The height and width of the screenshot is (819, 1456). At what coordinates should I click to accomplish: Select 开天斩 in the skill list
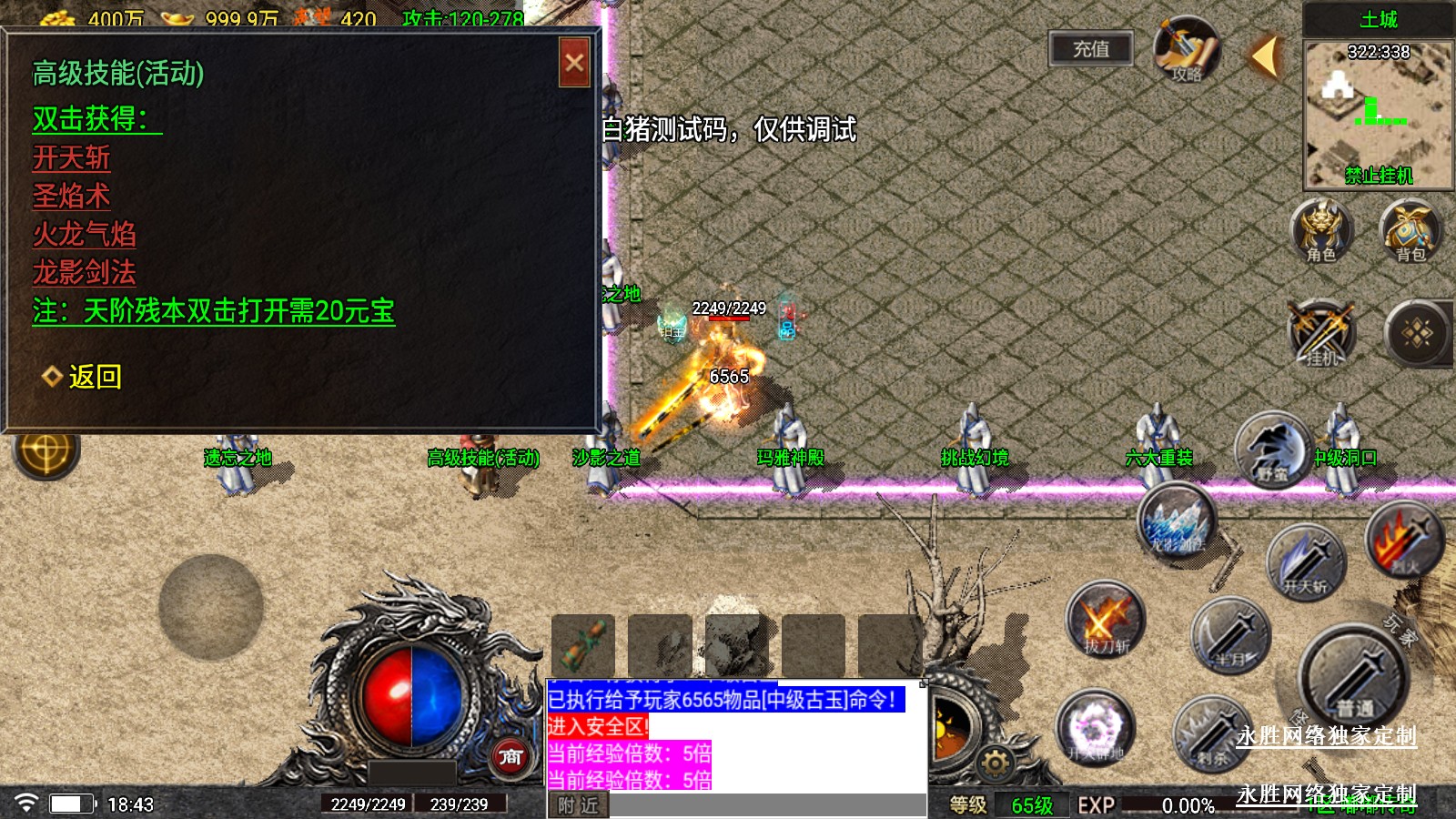[x=72, y=158]
